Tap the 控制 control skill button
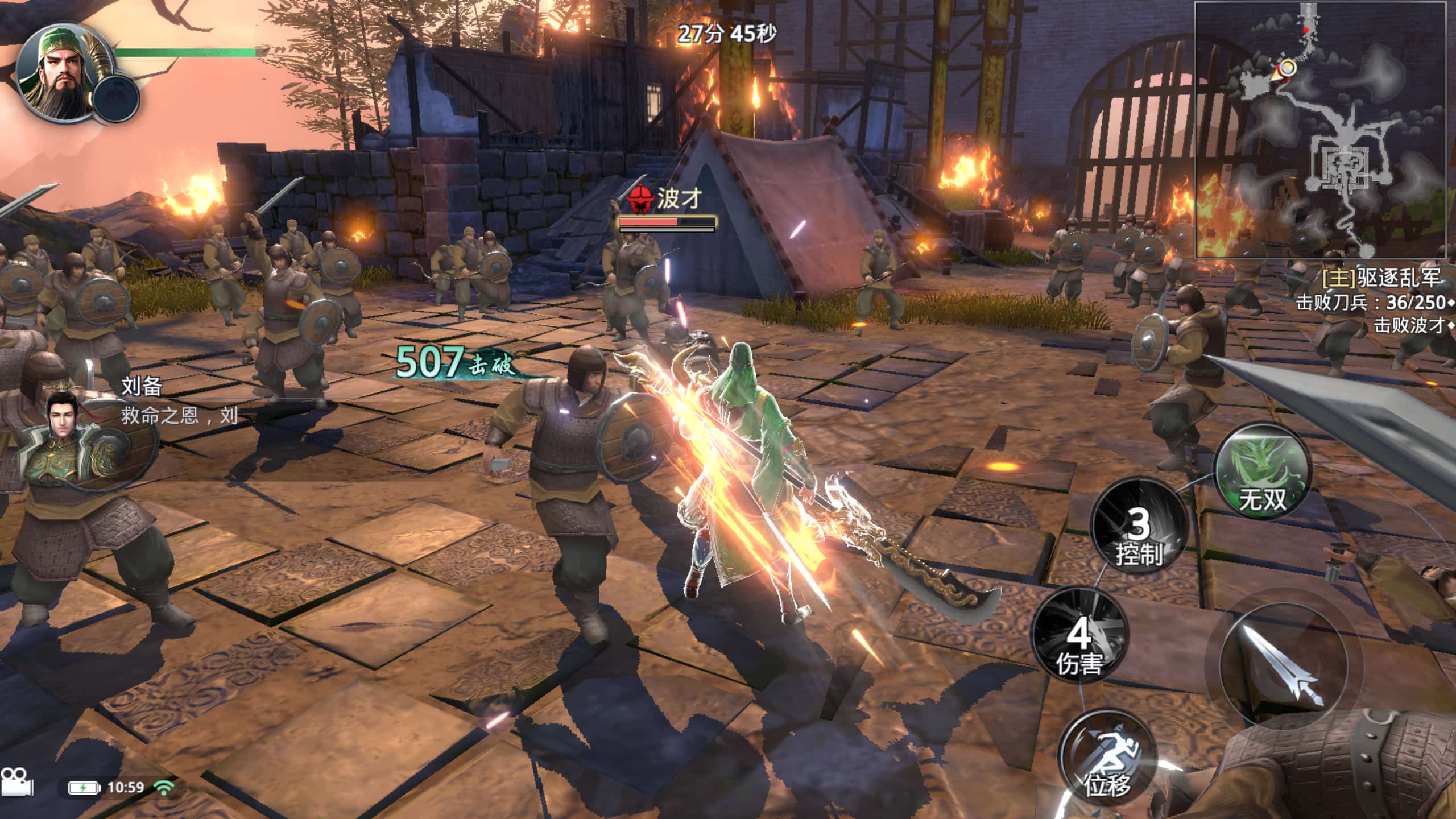1456x819 pixels. pyautogui.click(x=1138, y=532)
